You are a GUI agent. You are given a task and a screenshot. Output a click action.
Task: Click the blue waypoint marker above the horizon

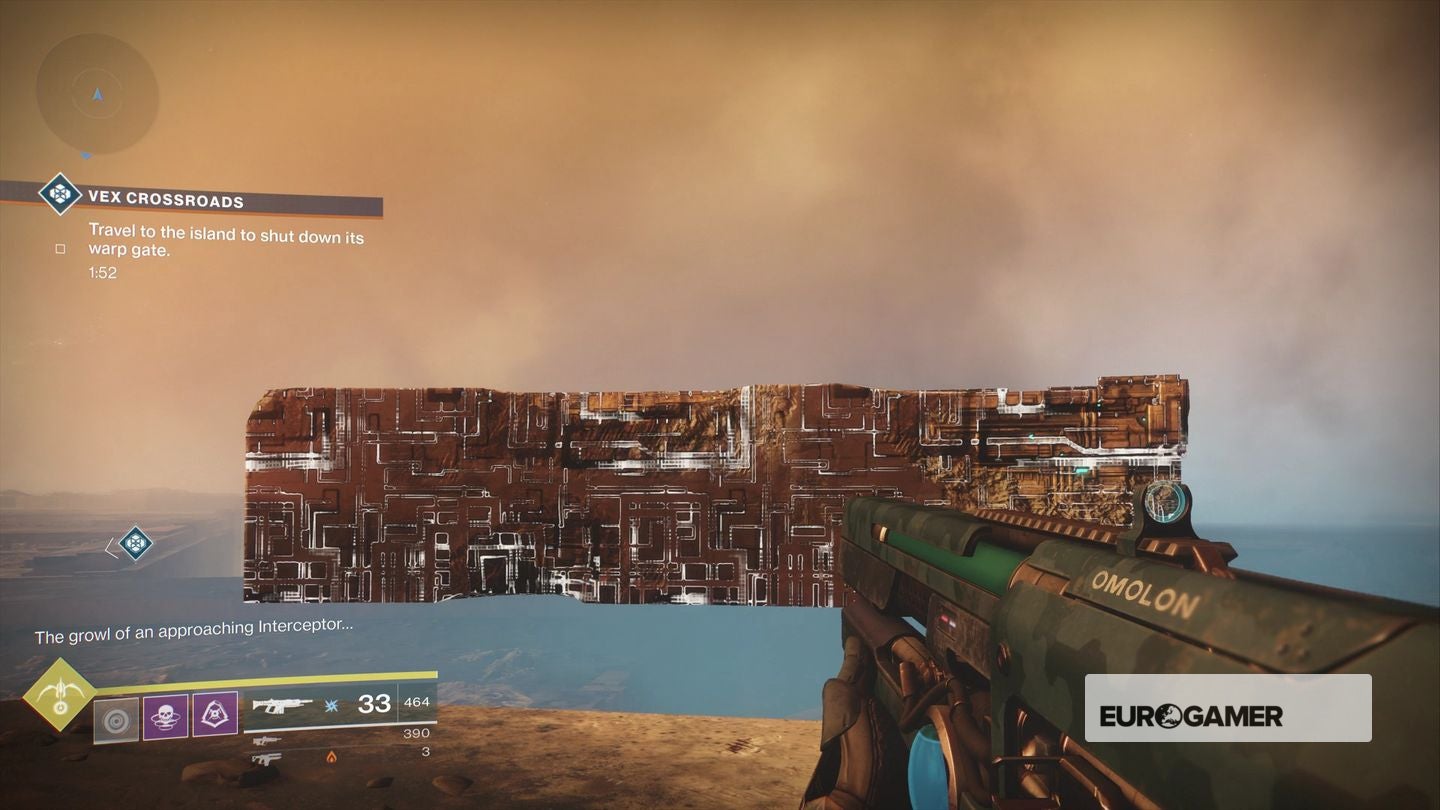134,543
